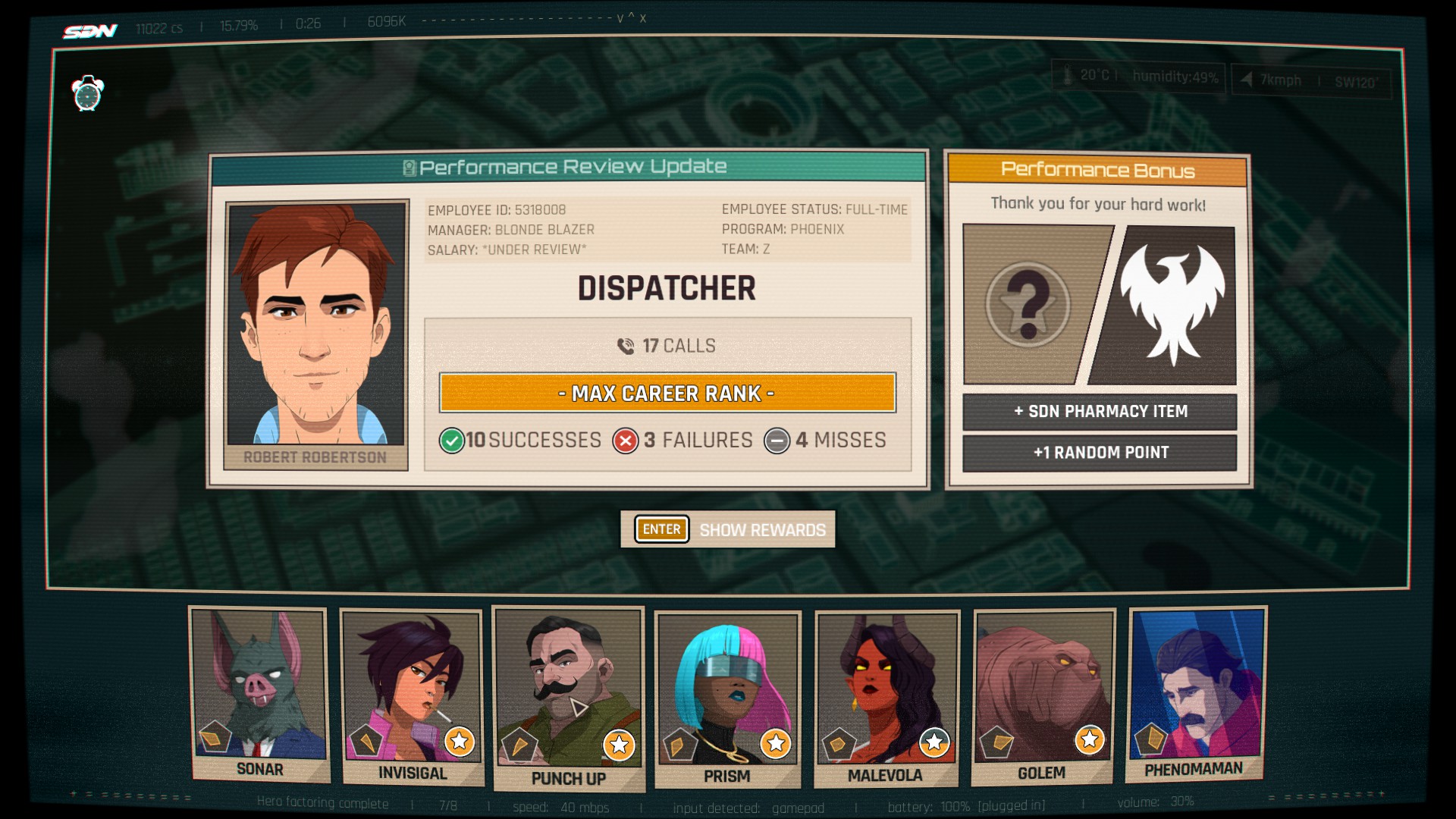
Task: Select the SDN Pharmacy Item bonus
Action: pos(1100,412)
